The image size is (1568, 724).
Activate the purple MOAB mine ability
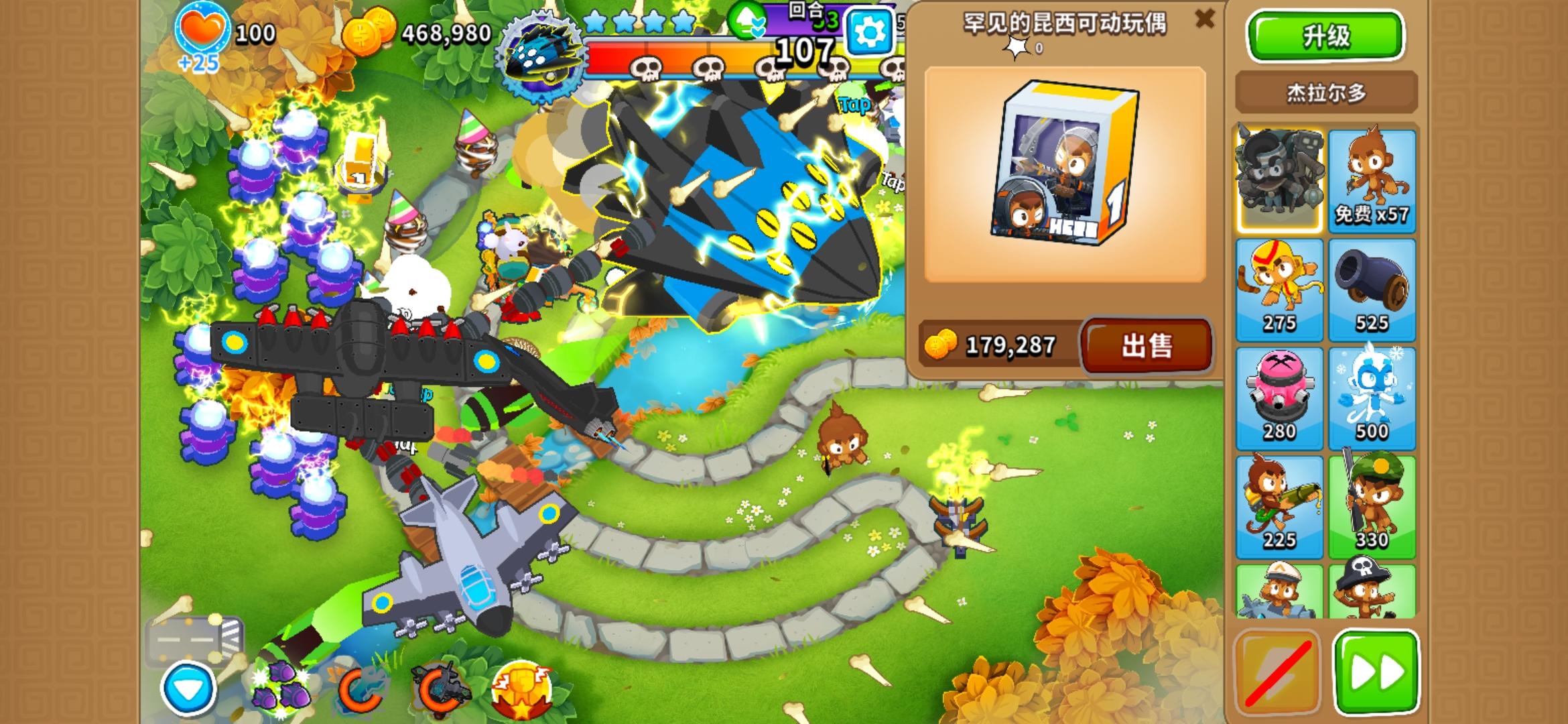[x=281, y=684]
